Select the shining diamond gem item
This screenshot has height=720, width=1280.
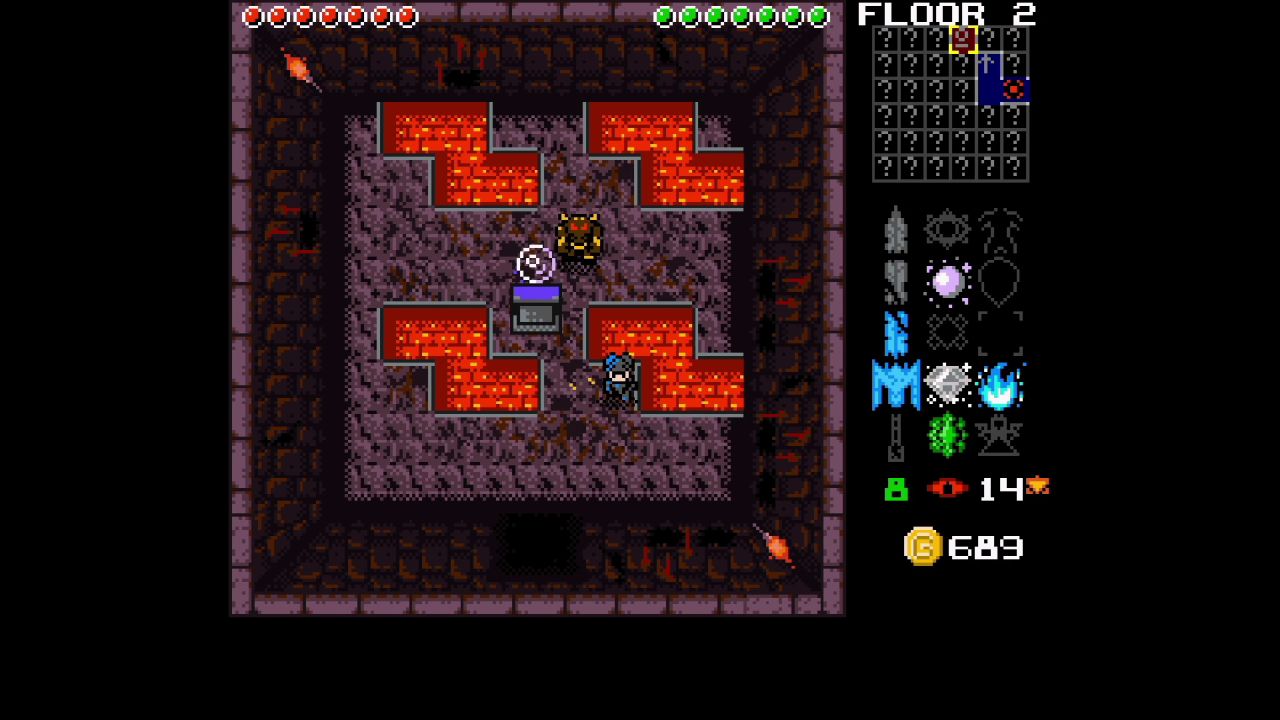click(x=948, y=383)
